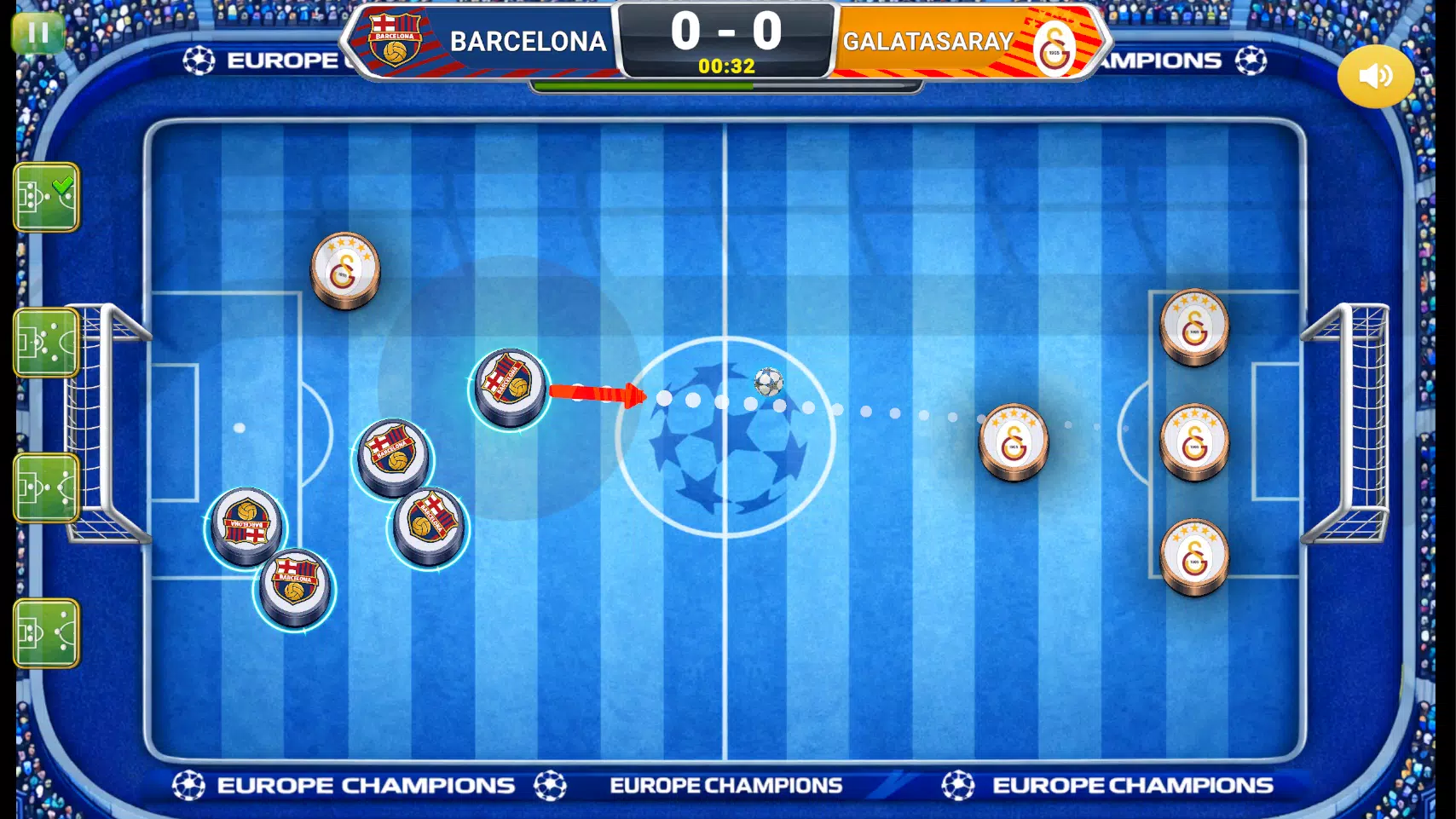Click the soccer ball near the dotted trajectory
This screenshot has height=819, width=1456.
[x=766, y=382]
